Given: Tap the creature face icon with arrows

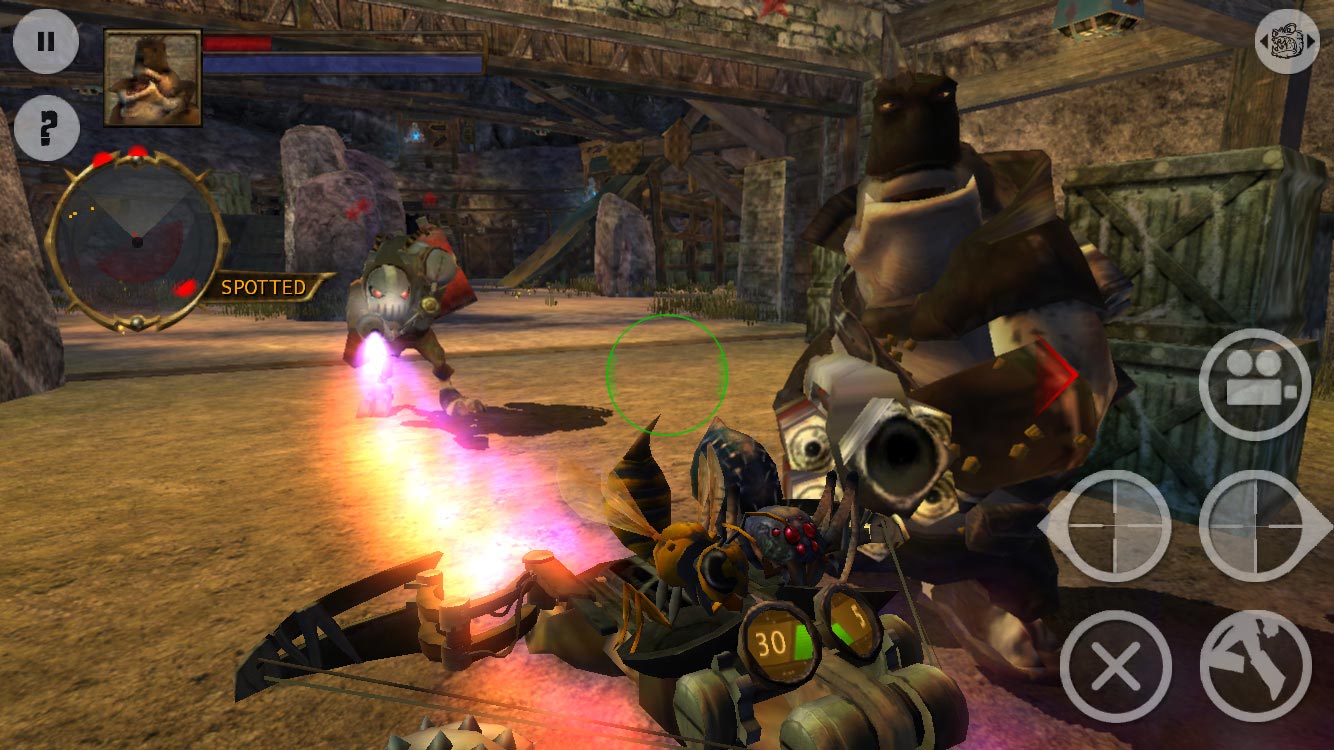Looking at the screenshot, I should click(x=1287, y=42).
